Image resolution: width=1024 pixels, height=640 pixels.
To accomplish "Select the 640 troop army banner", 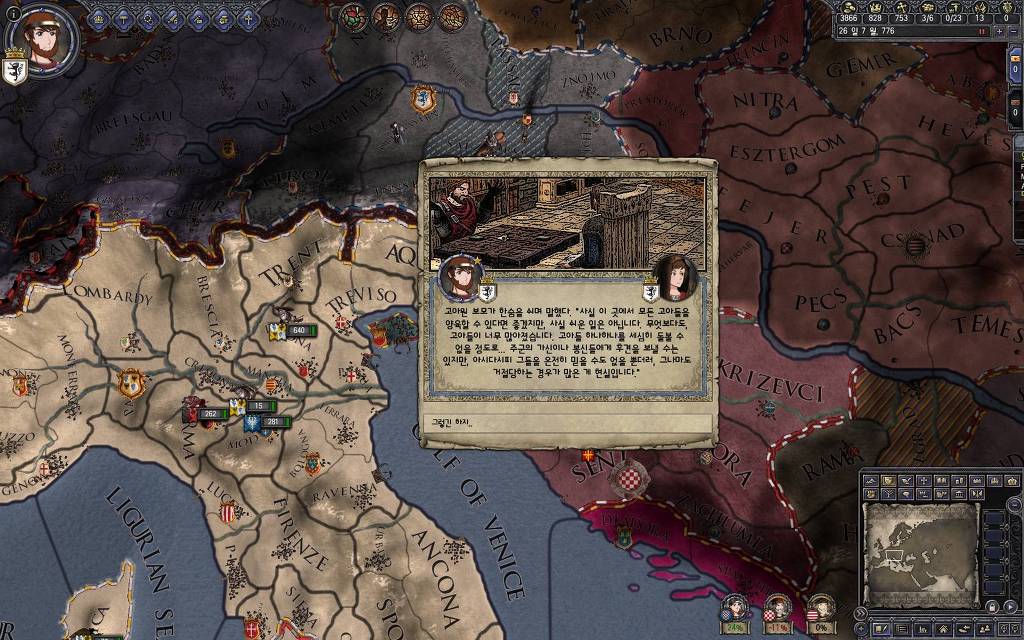I will [x=298, y=330].
